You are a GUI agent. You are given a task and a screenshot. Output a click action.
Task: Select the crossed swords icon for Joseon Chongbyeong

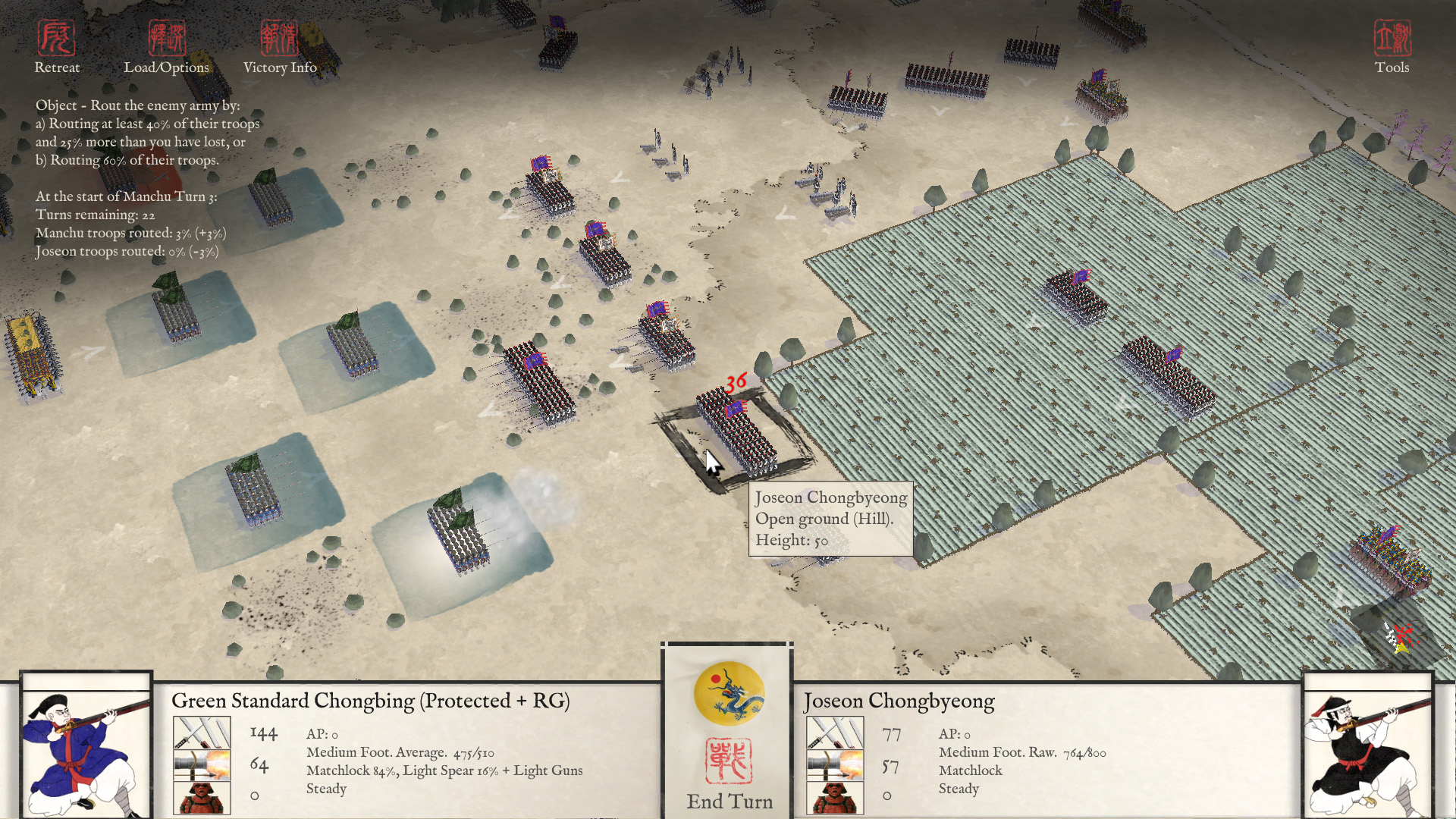(x=837, y=733)
